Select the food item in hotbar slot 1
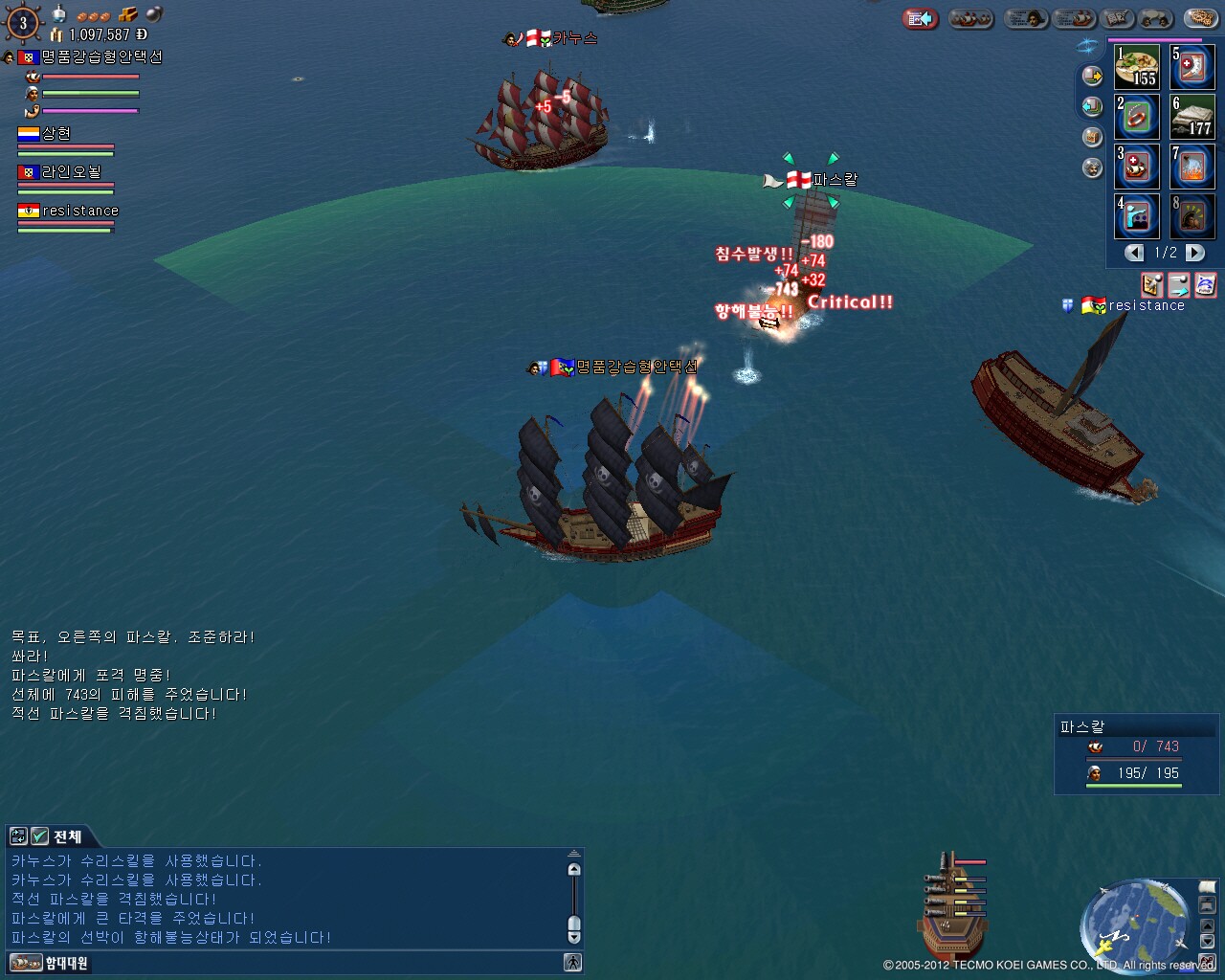The height and width of the screenshot is (980, 1225). 1137,67
